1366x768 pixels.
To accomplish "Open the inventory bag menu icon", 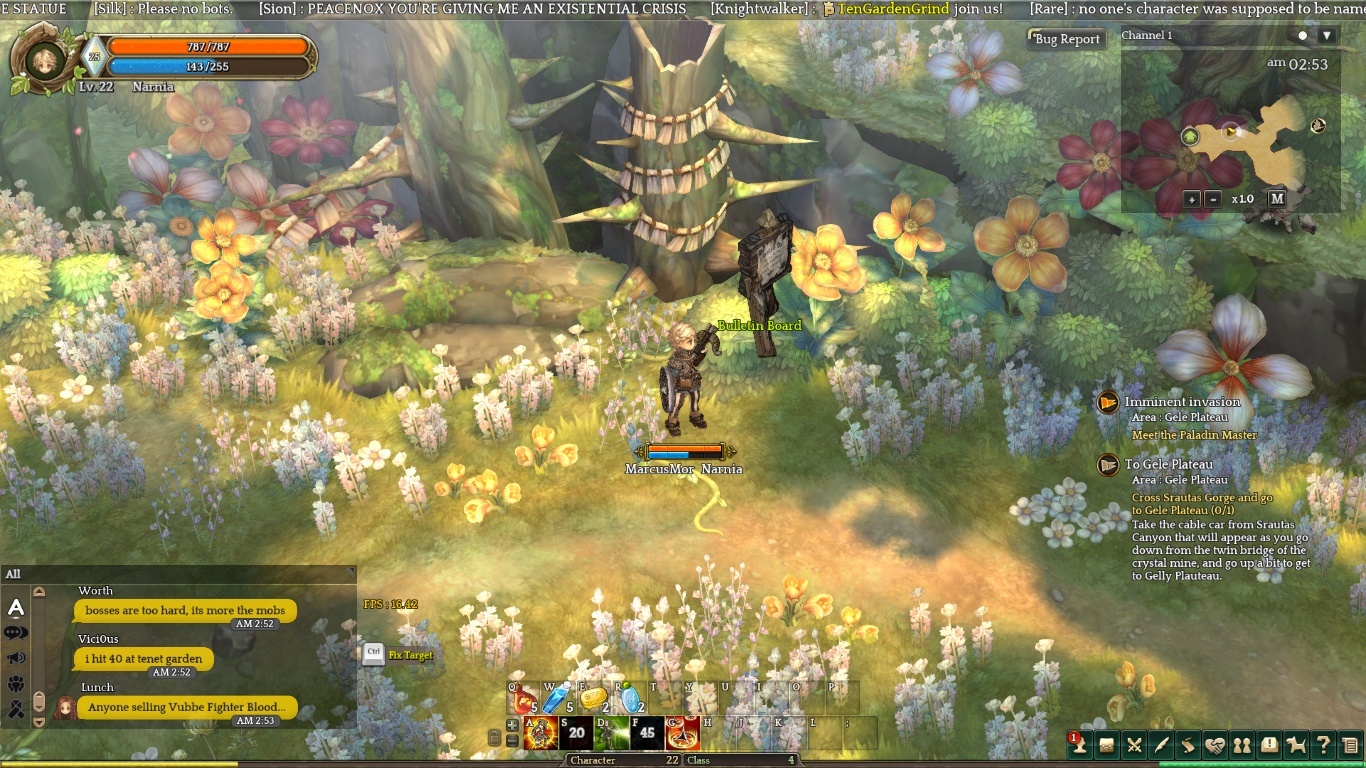I will tap(1107, 744).
